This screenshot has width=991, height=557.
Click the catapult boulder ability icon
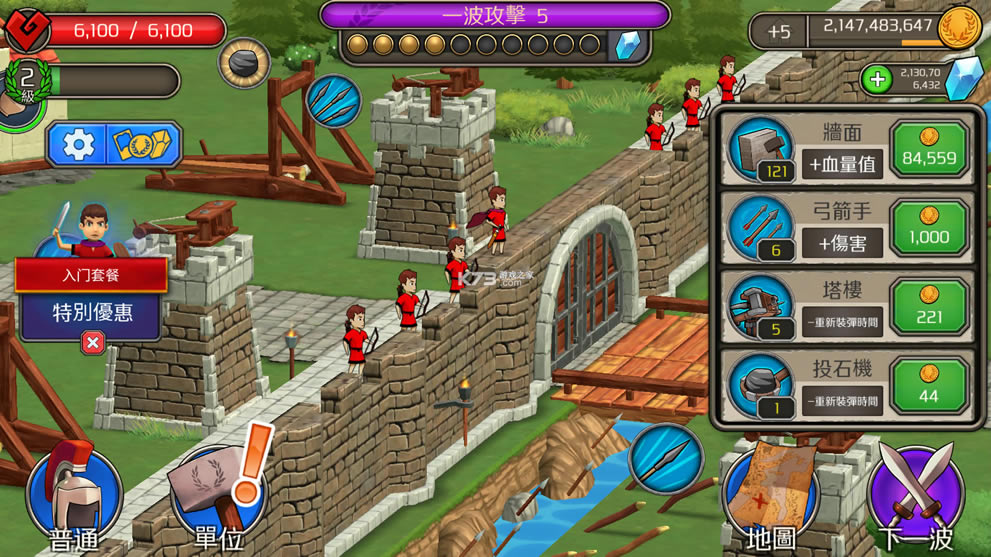pos(244,64)
